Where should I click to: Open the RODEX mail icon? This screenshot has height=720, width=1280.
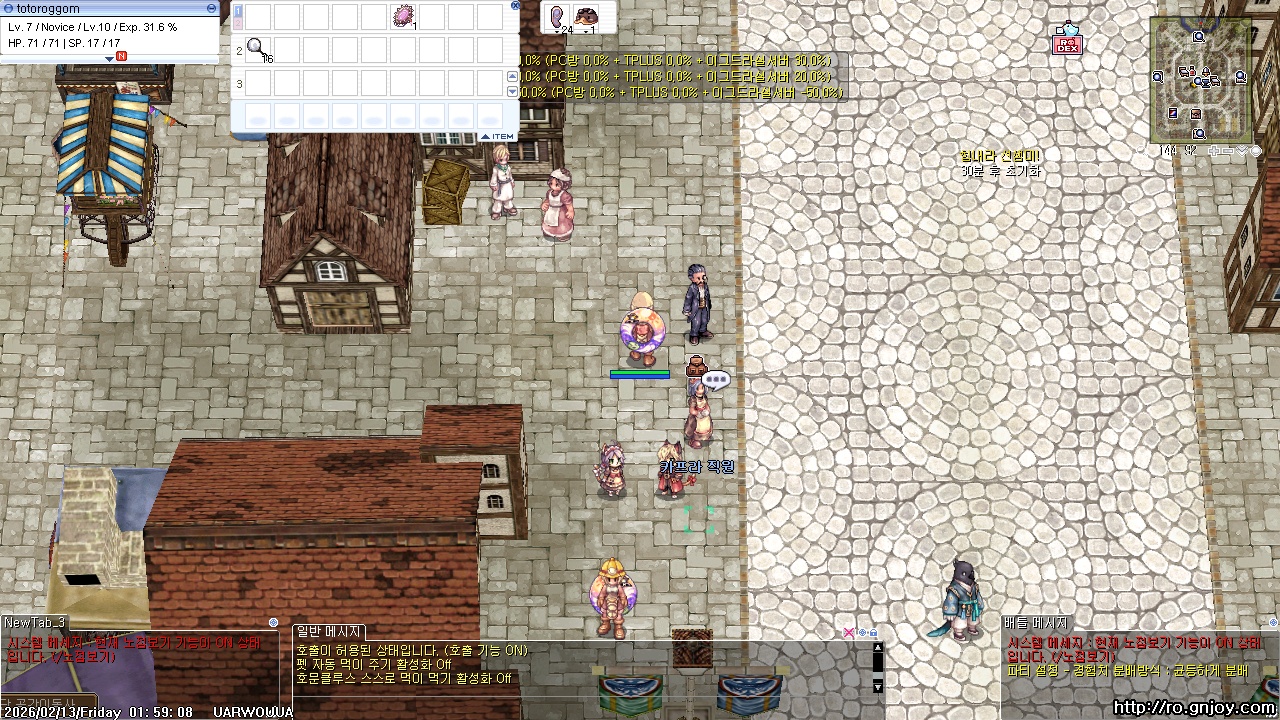pos(1068,40)
